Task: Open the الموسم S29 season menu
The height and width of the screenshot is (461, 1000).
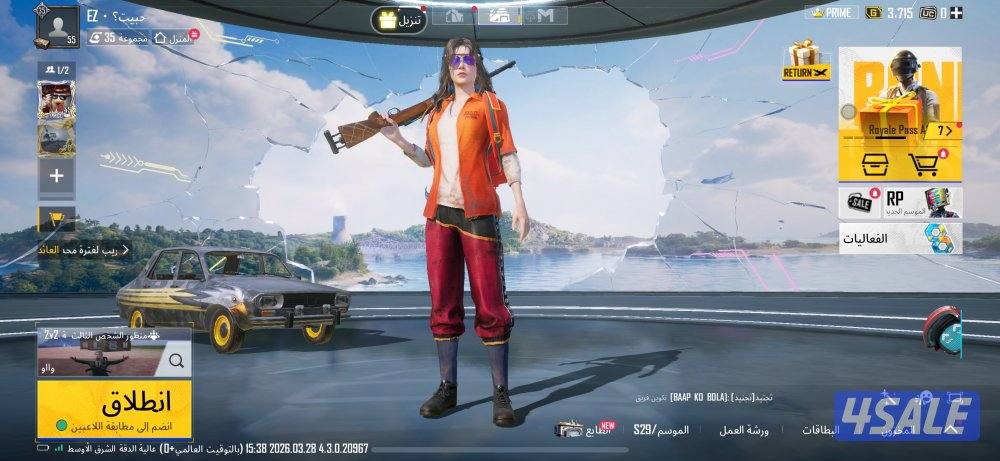Action: pos(660,429)
